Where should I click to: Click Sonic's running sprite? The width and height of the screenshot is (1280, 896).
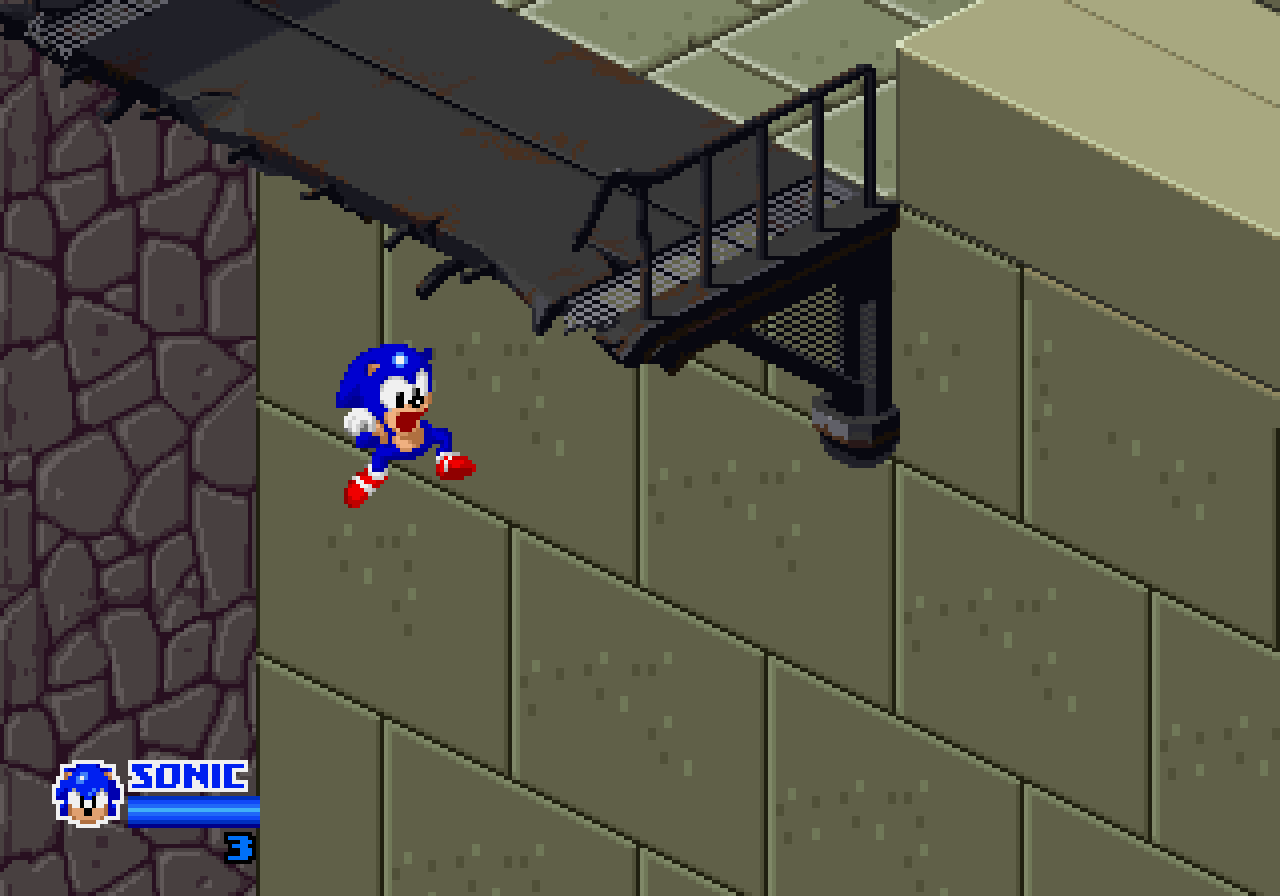coord(400,420)
